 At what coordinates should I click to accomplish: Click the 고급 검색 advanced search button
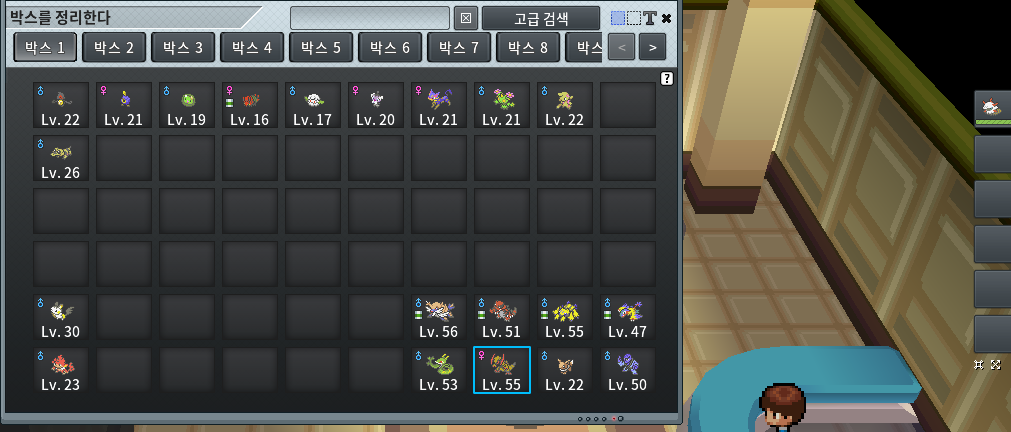[x=541, y=18]
